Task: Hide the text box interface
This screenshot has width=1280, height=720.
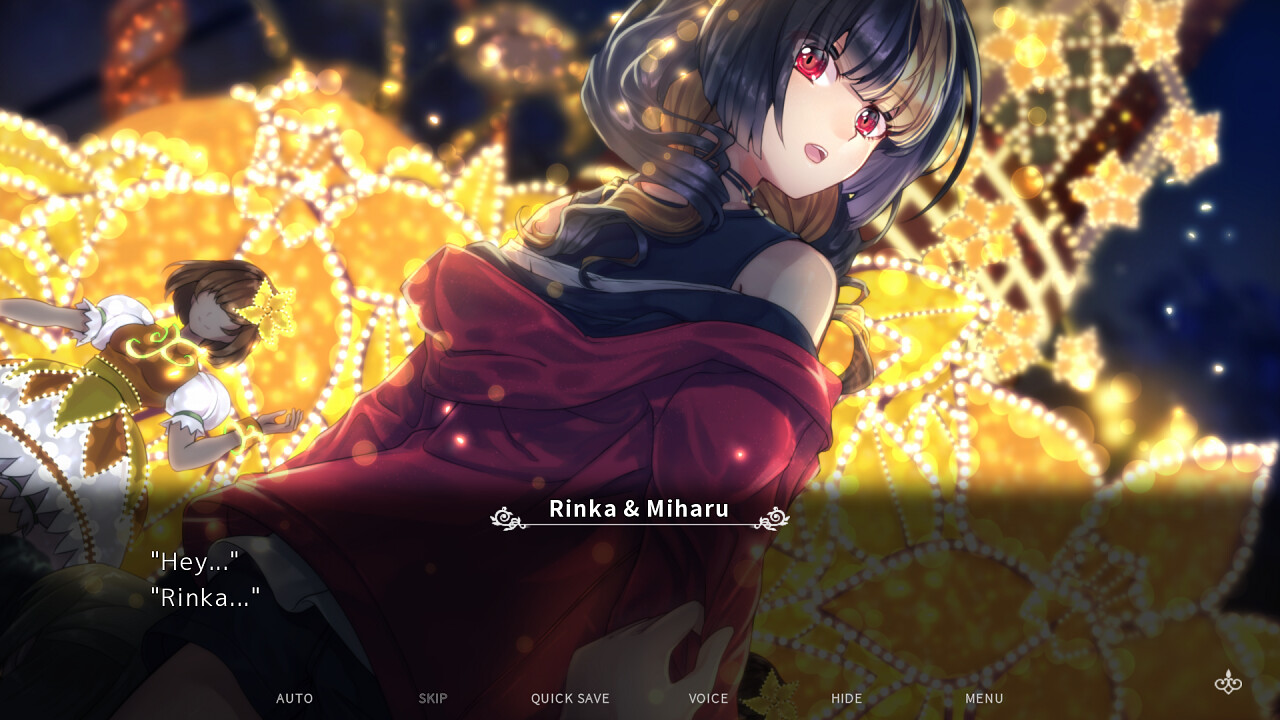Action: pyautogui.click(x=846, y=698)
